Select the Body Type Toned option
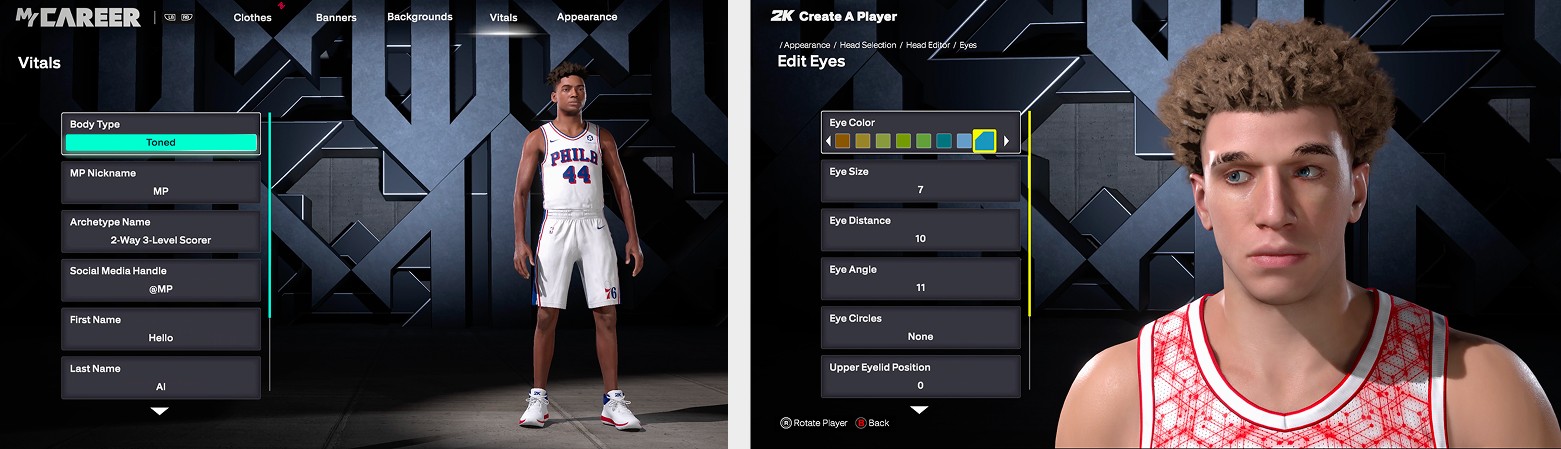1561x449 pixels. (161, 142)
